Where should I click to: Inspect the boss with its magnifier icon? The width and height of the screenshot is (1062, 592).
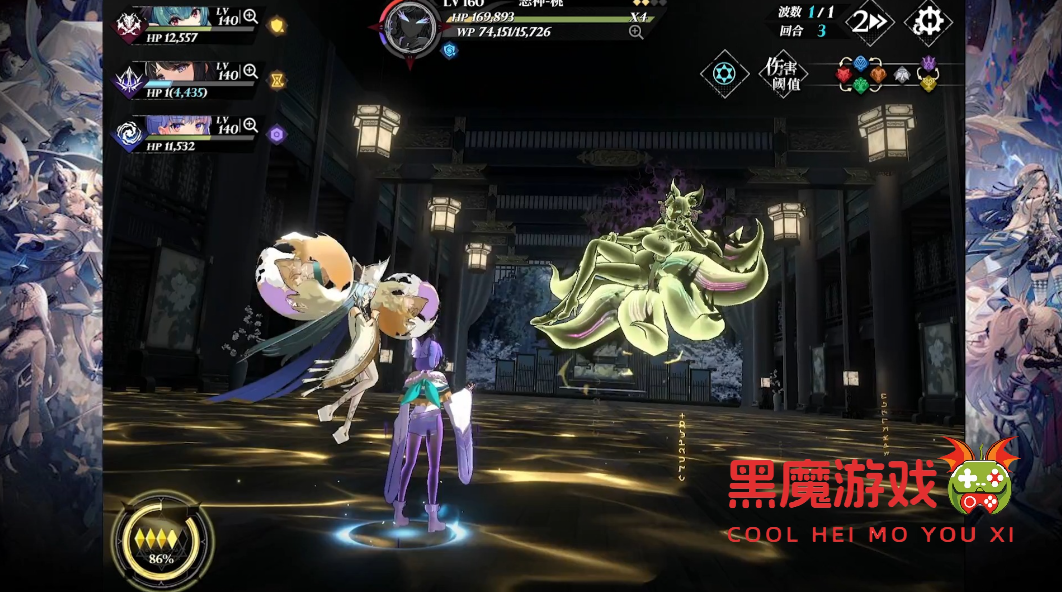click(636, 32)
